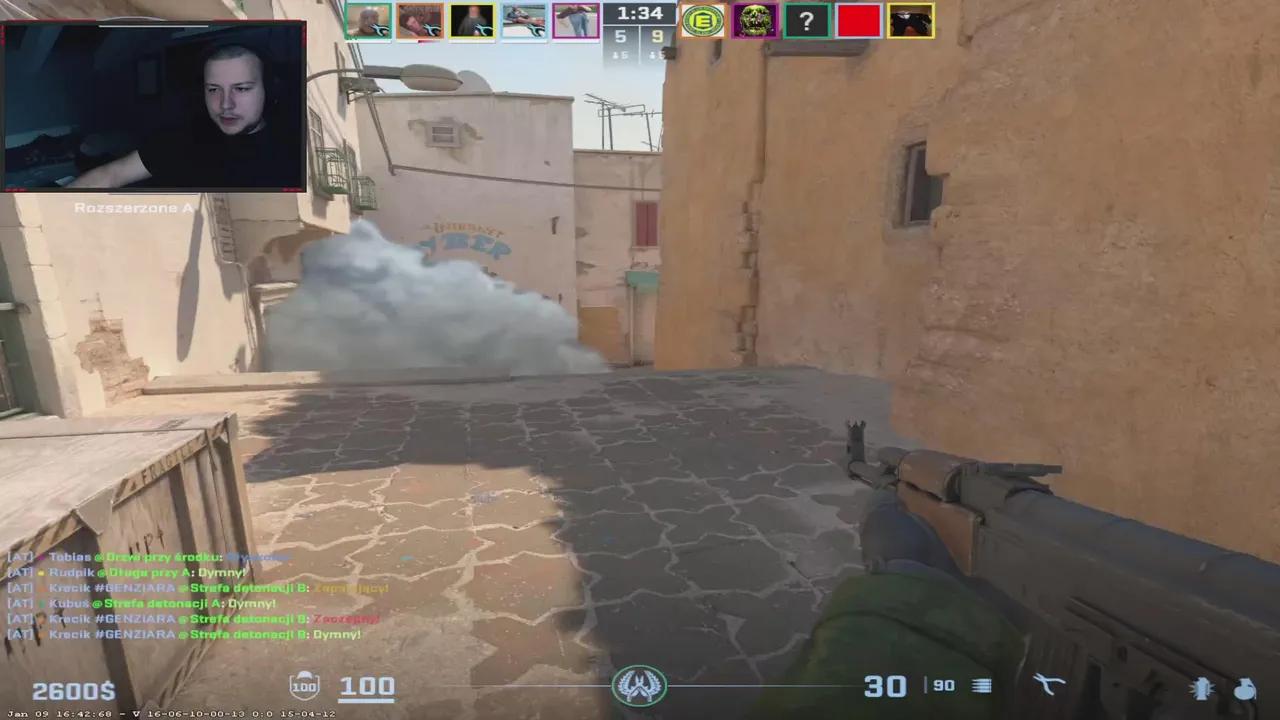
Task: Click the flashbang icon near the grenade slot
Action: click(1199, 688)
